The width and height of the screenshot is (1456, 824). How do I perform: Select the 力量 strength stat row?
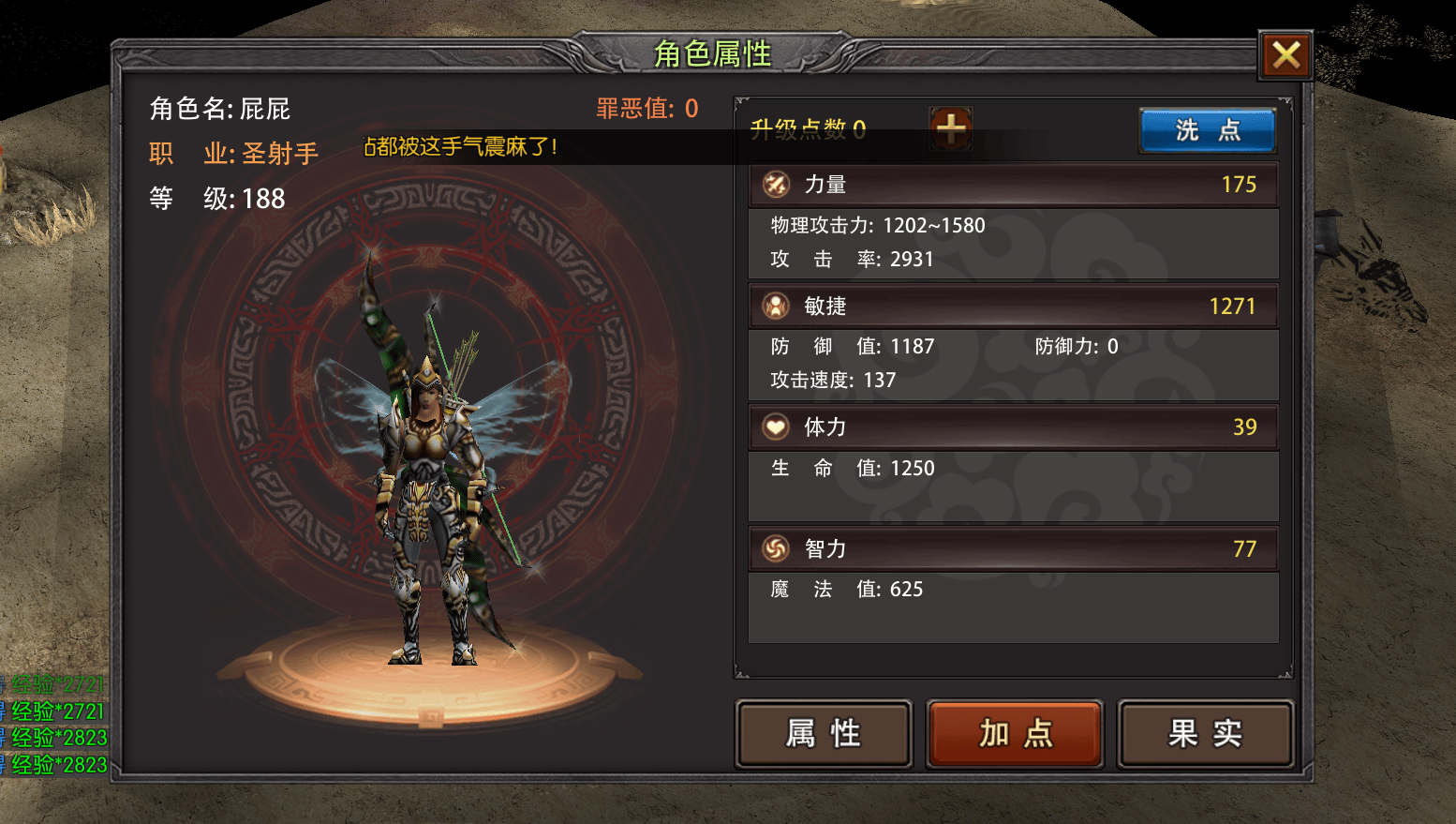point(1013,185)
